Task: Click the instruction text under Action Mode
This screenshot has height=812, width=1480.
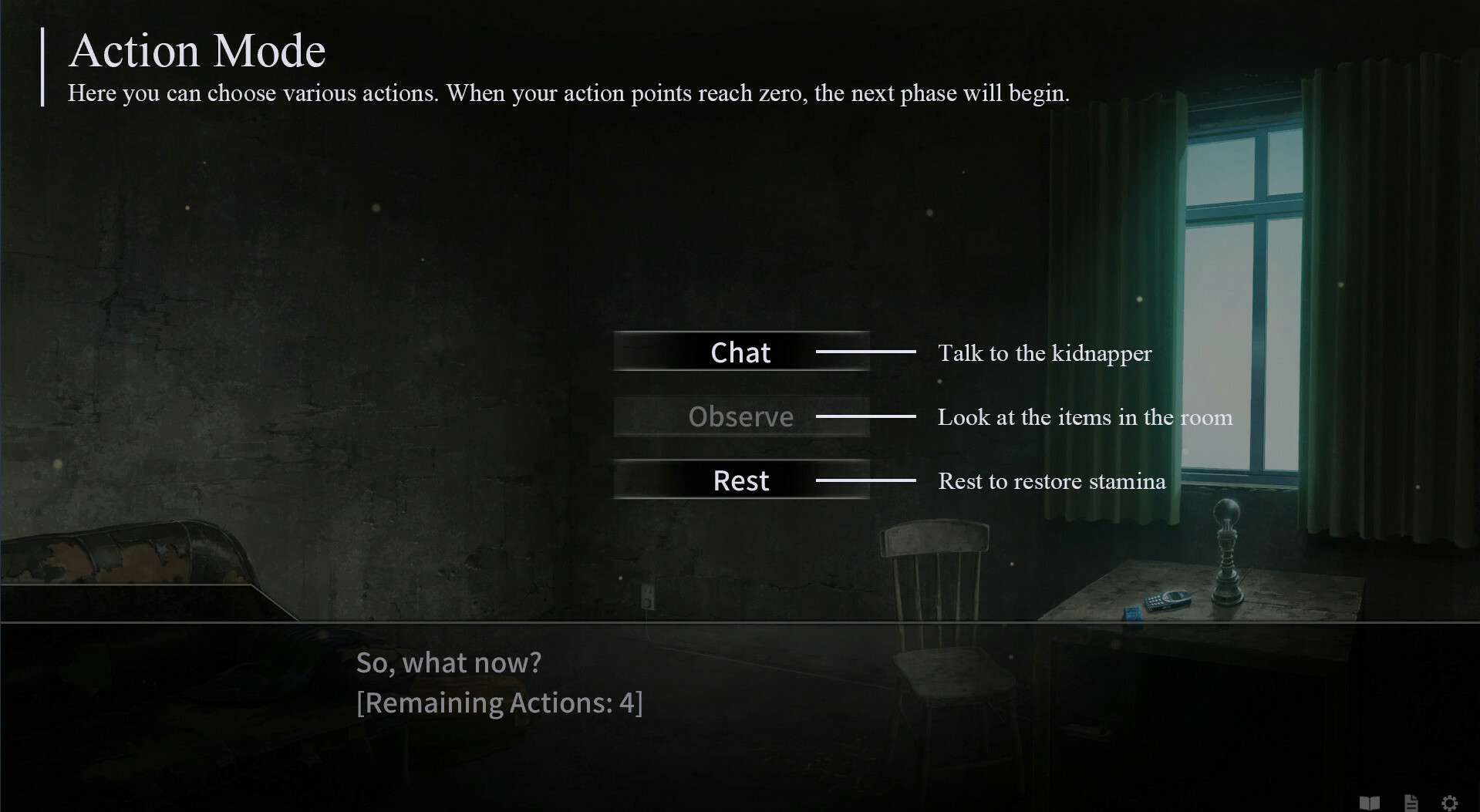Action: pos(569,93)
